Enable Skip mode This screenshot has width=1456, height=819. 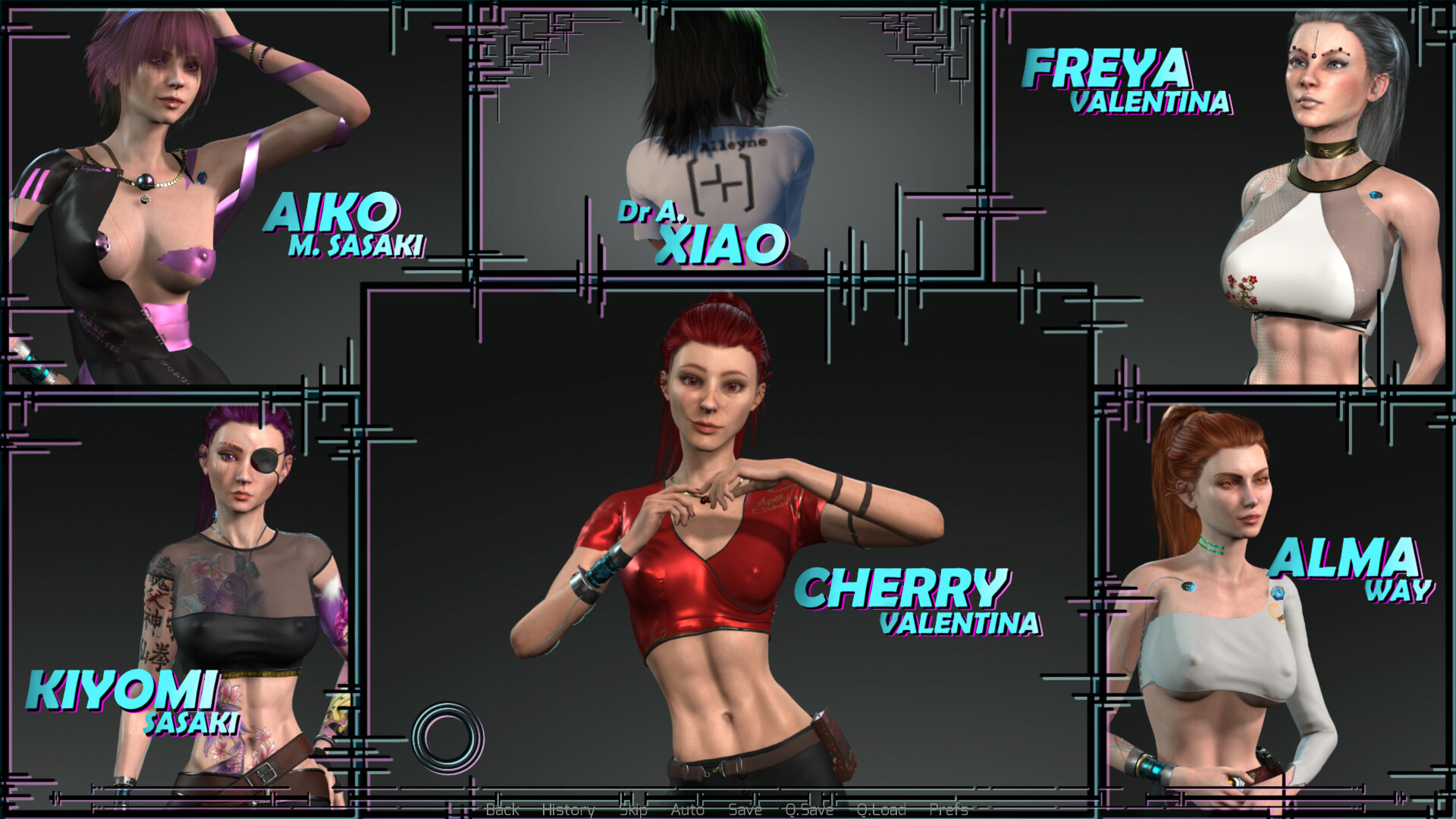(634, 810)
